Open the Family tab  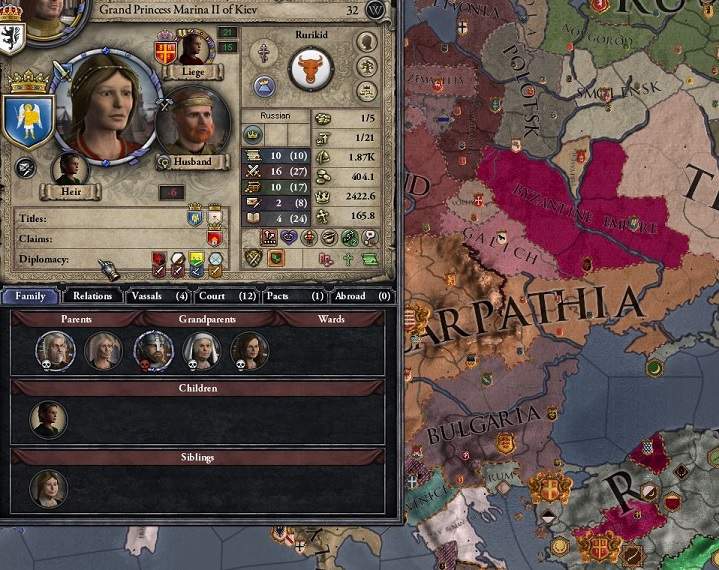tap(30, 296)
